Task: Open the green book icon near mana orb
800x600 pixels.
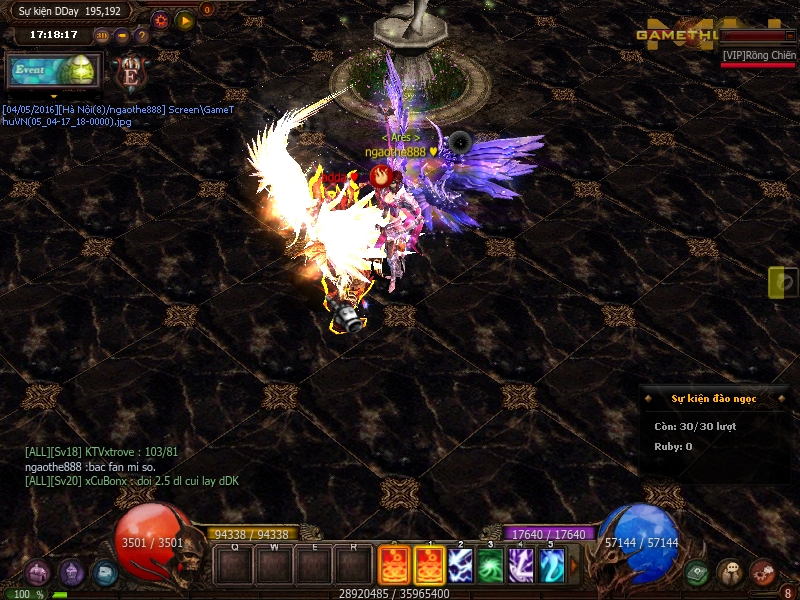Action: click(697, 573)
